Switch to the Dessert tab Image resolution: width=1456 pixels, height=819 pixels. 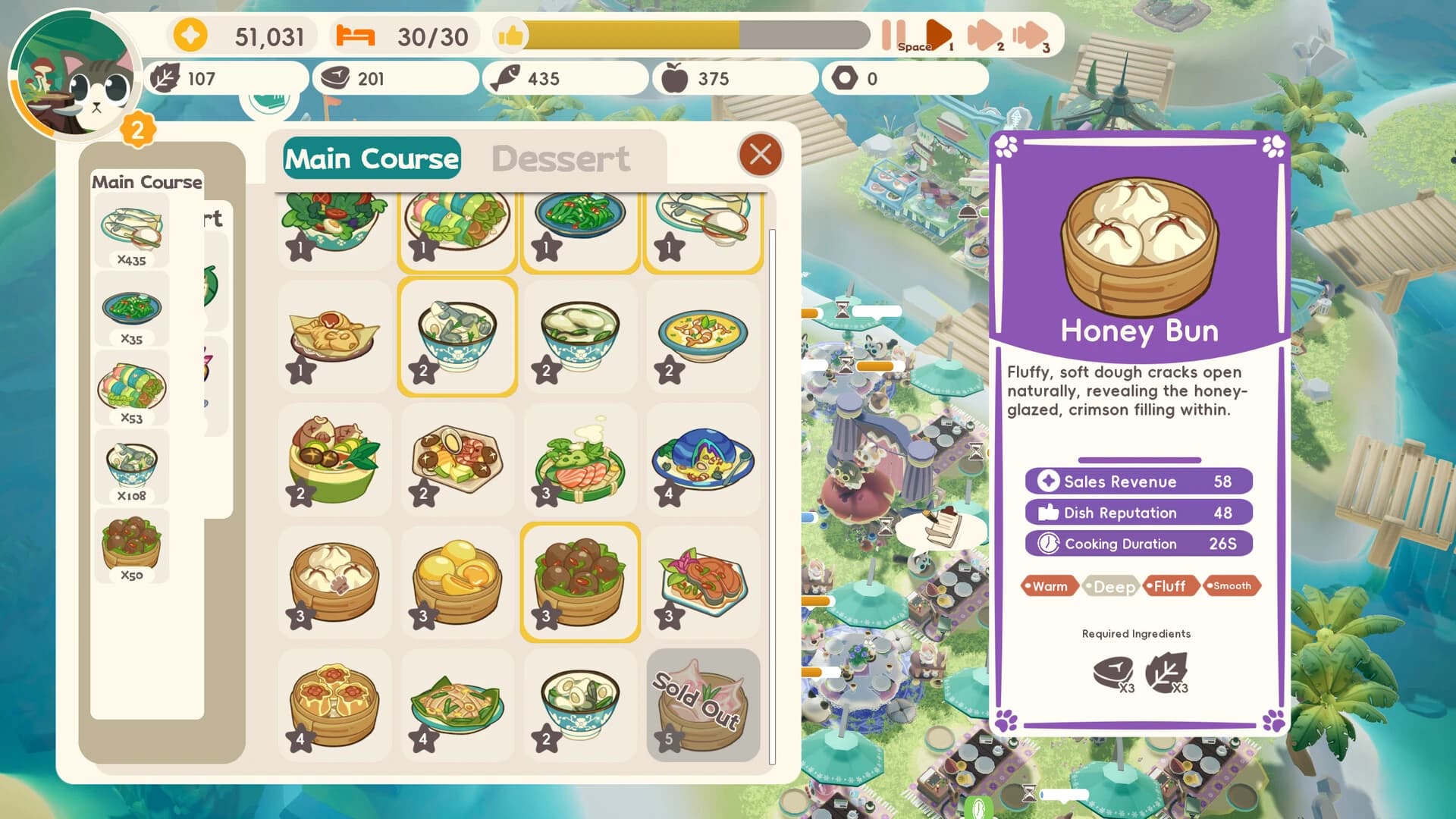pos(561,158)
